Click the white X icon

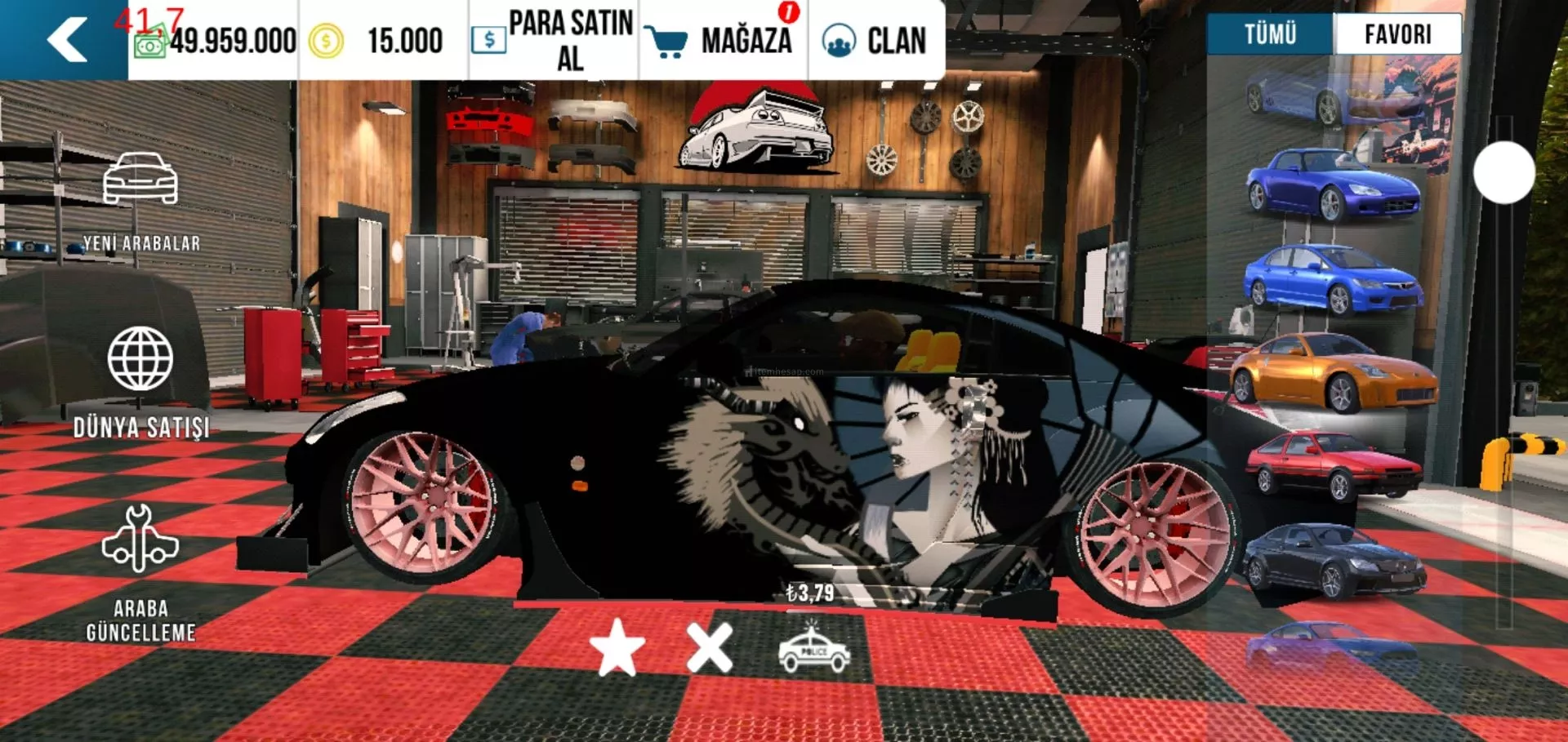709,649
